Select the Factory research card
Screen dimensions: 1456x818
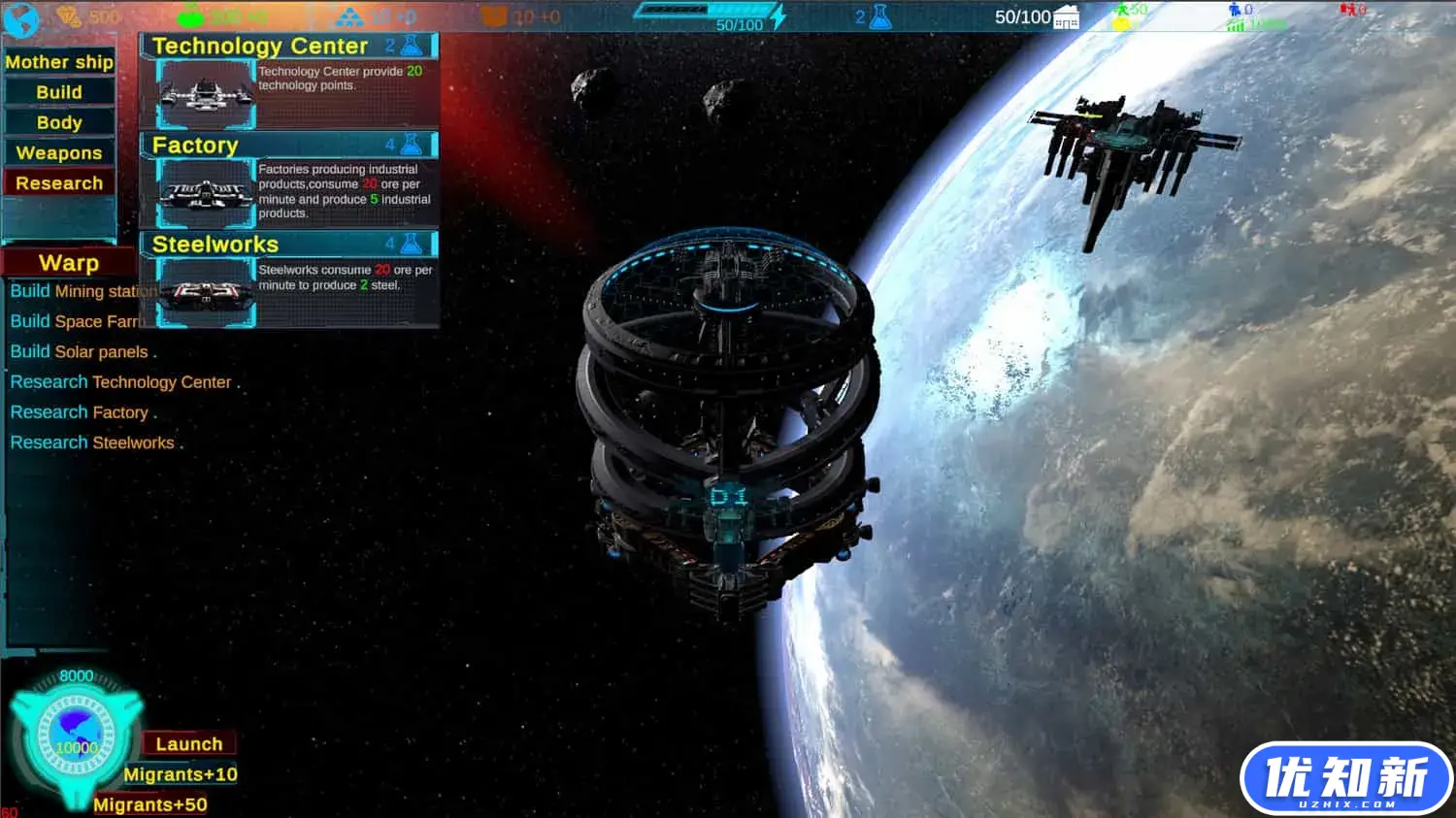[289, 180]
